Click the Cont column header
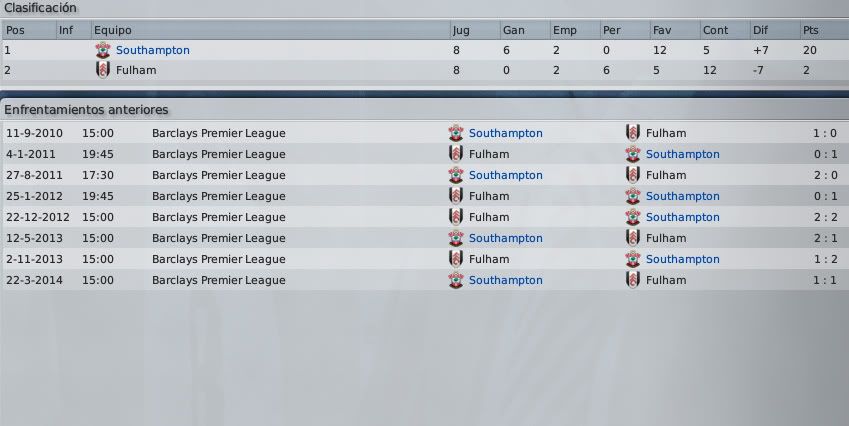The image size is (849, 426). [714, 30]
